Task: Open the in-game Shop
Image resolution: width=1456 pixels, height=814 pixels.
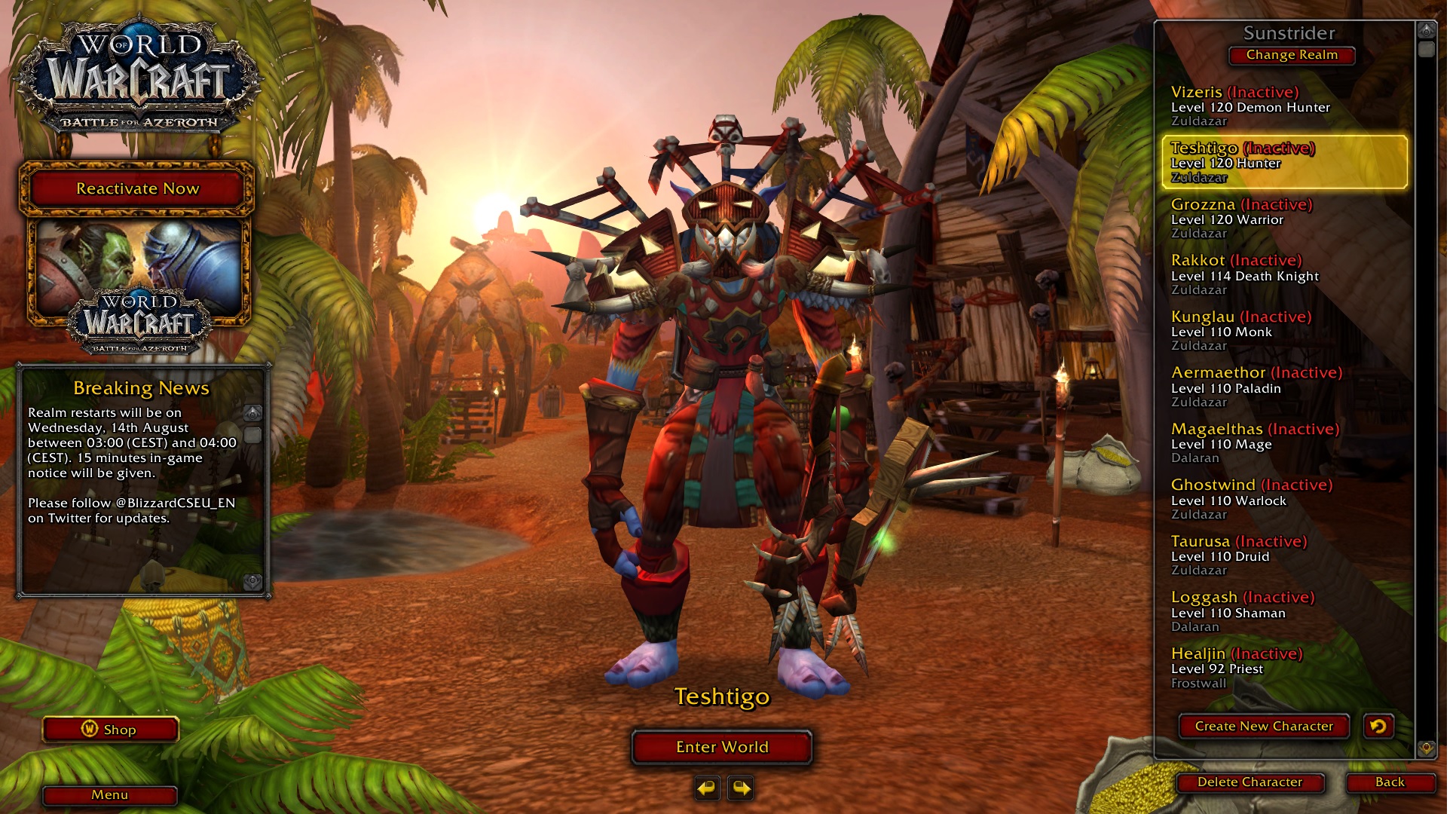Action: (111, 730)
